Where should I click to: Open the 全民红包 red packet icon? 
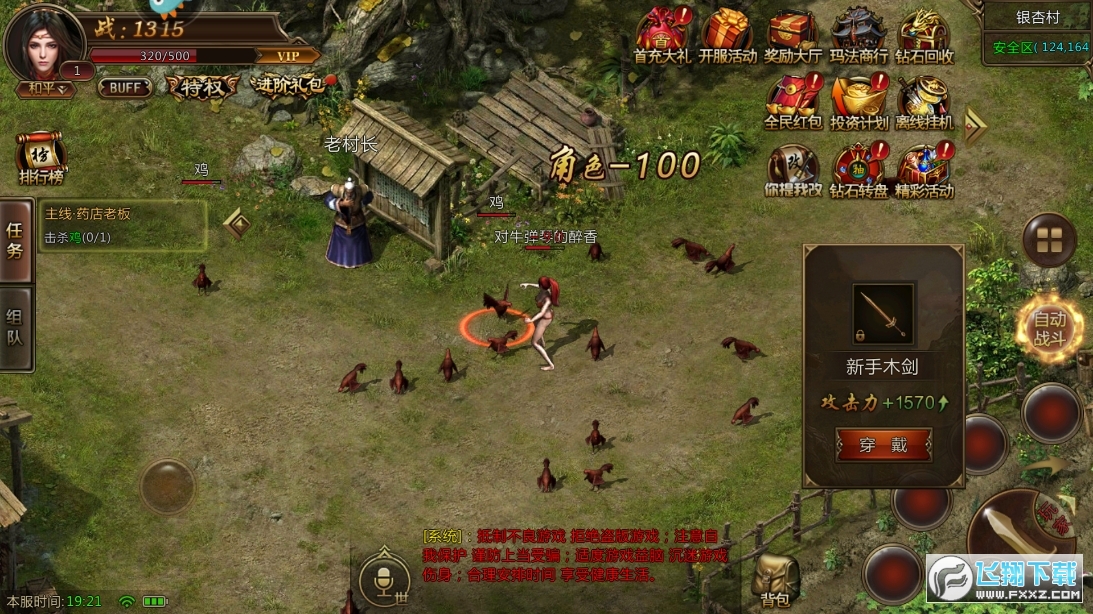coord(793,101)
